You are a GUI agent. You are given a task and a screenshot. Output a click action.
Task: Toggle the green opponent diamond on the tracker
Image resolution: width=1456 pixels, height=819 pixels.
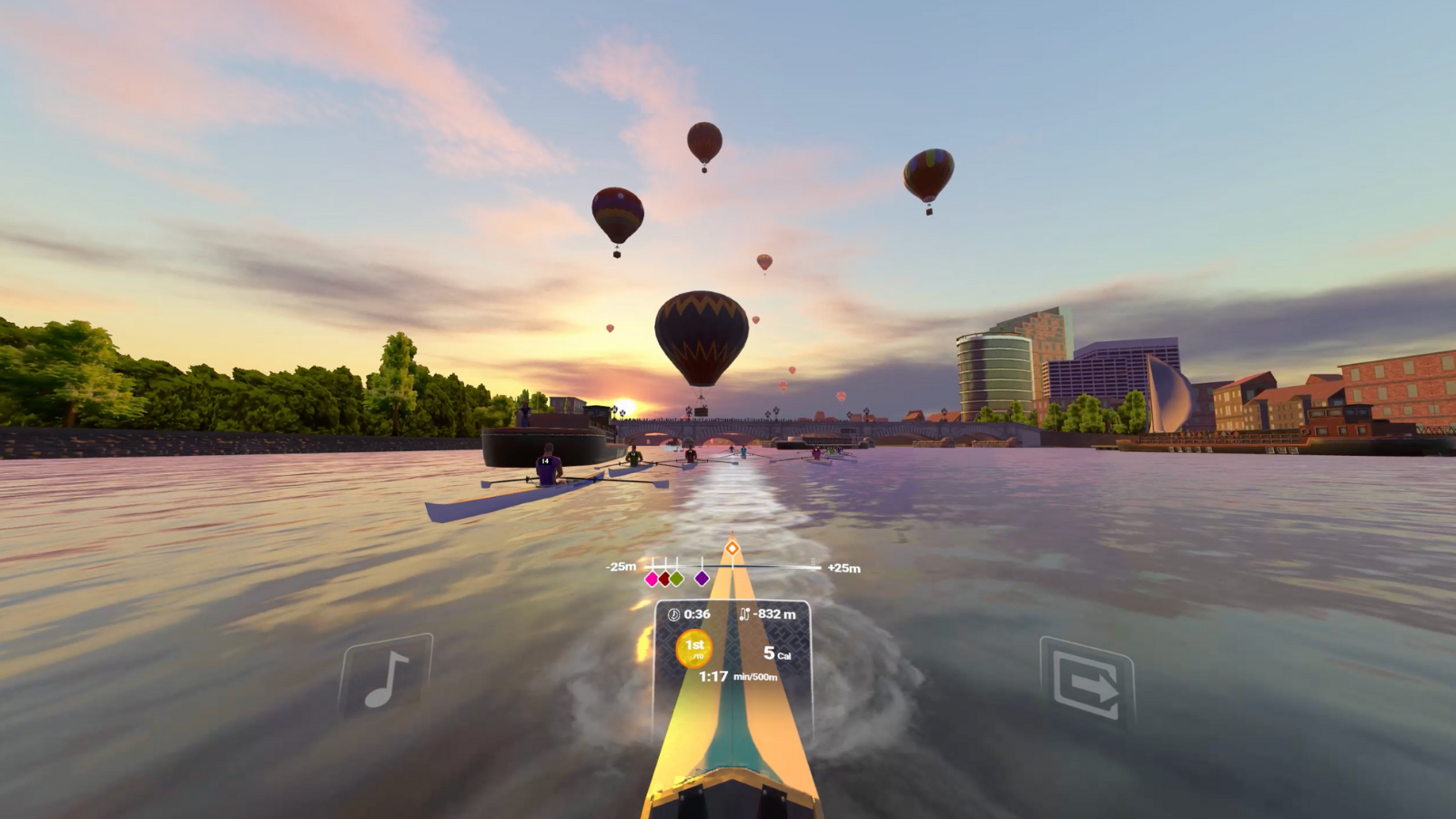(x=677, y=579)
